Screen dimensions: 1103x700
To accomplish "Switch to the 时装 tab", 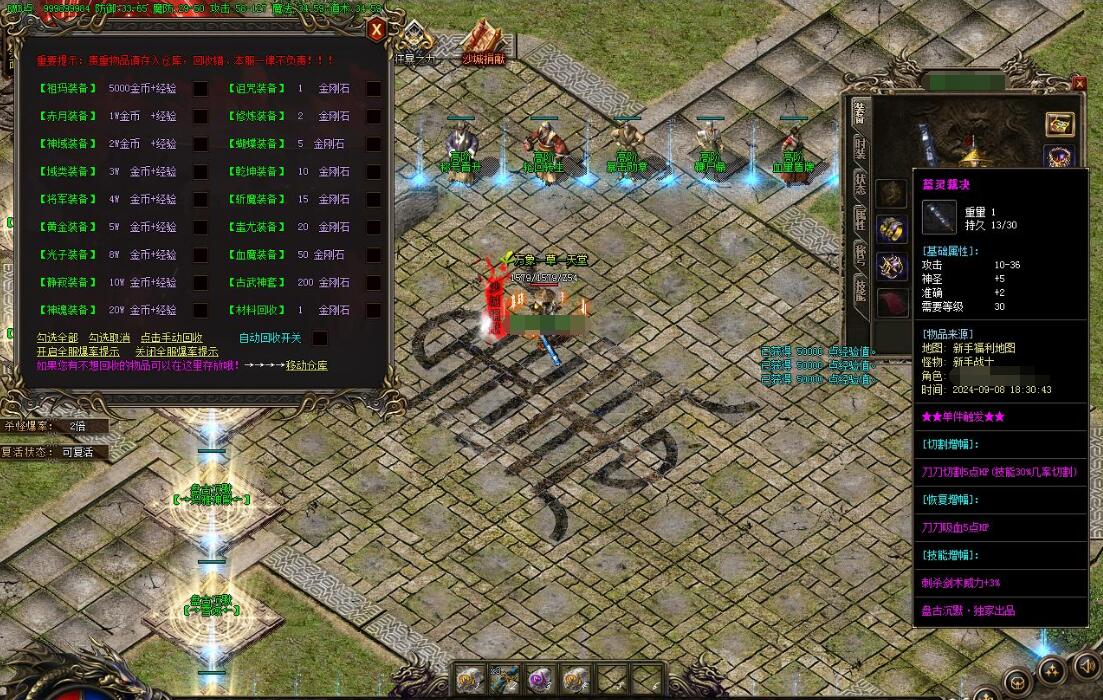I will [x=859, y=148].
